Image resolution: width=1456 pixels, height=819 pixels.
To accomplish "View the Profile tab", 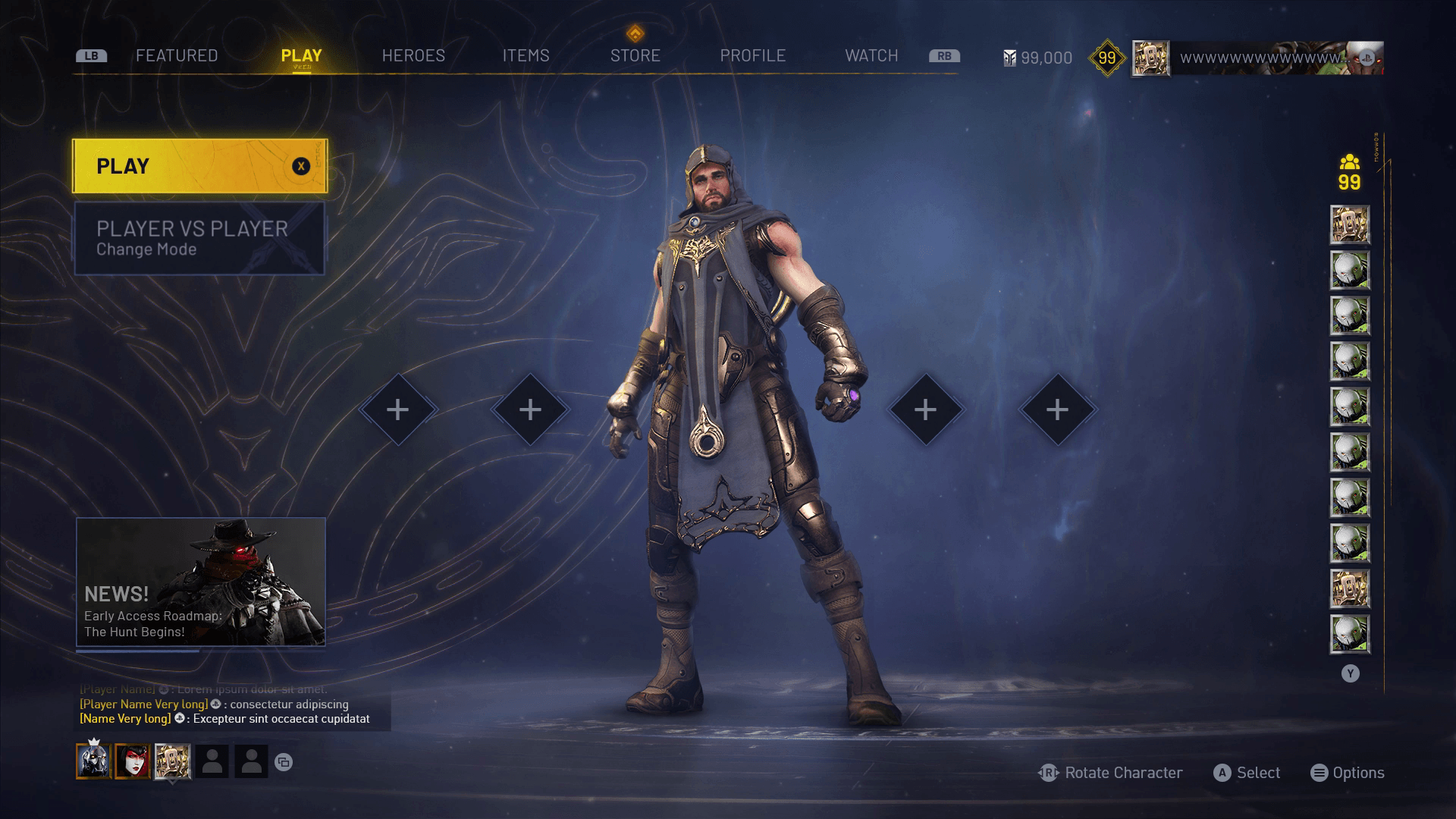I will [x=752, y=56].
